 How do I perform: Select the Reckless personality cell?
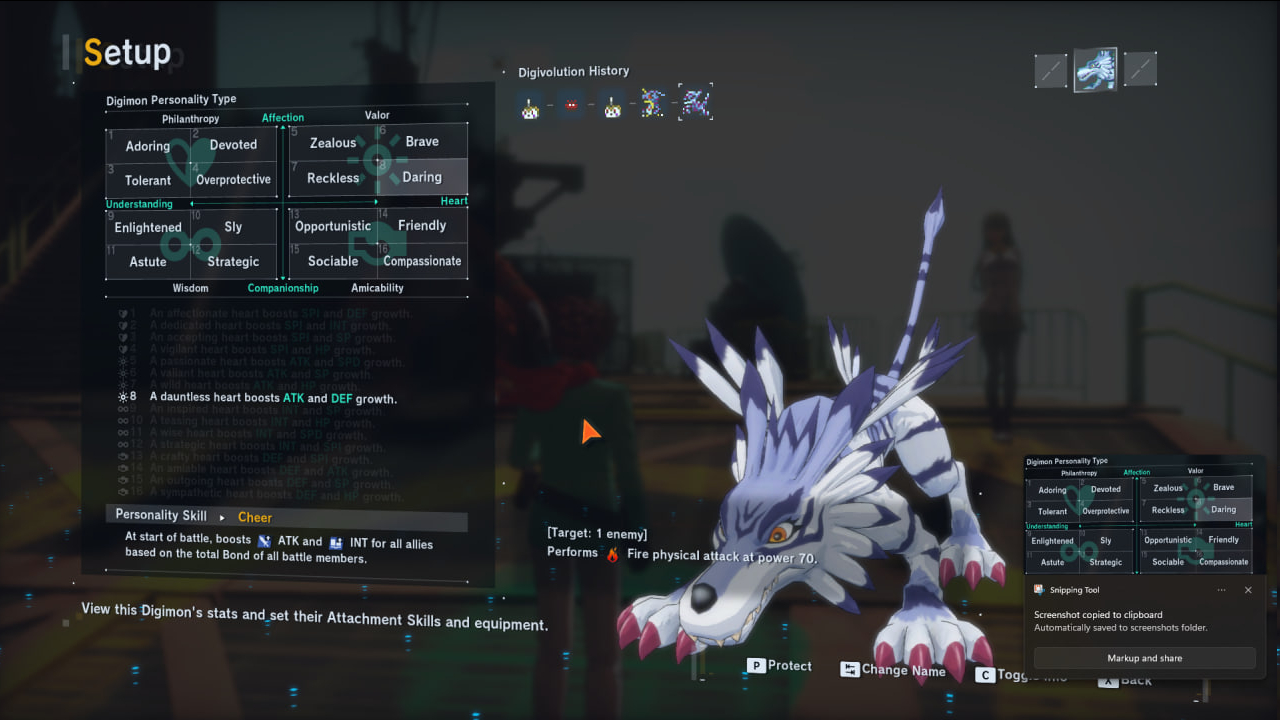tap(333, 178)
